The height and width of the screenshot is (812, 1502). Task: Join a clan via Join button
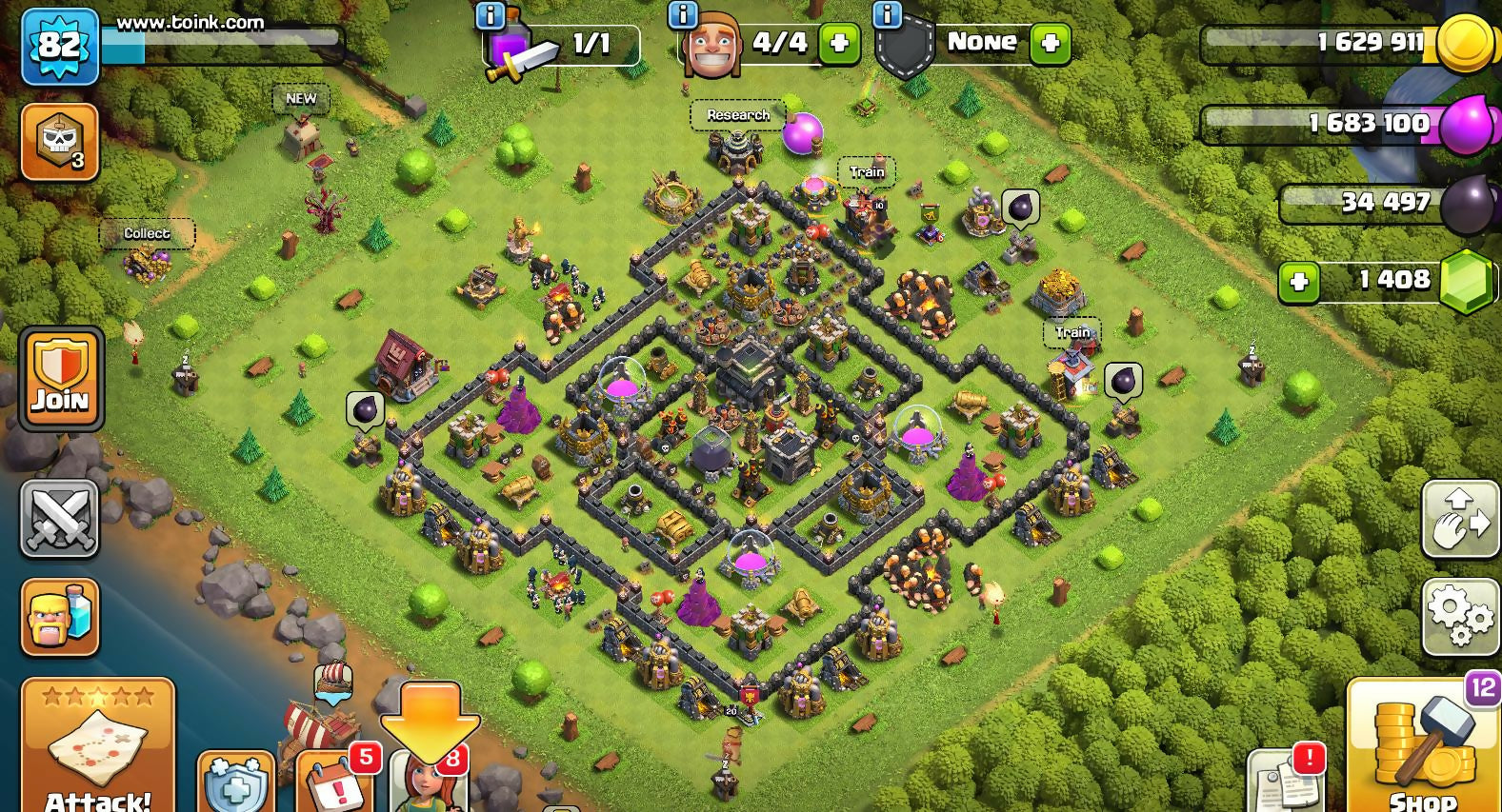click(x=61, y=379)
